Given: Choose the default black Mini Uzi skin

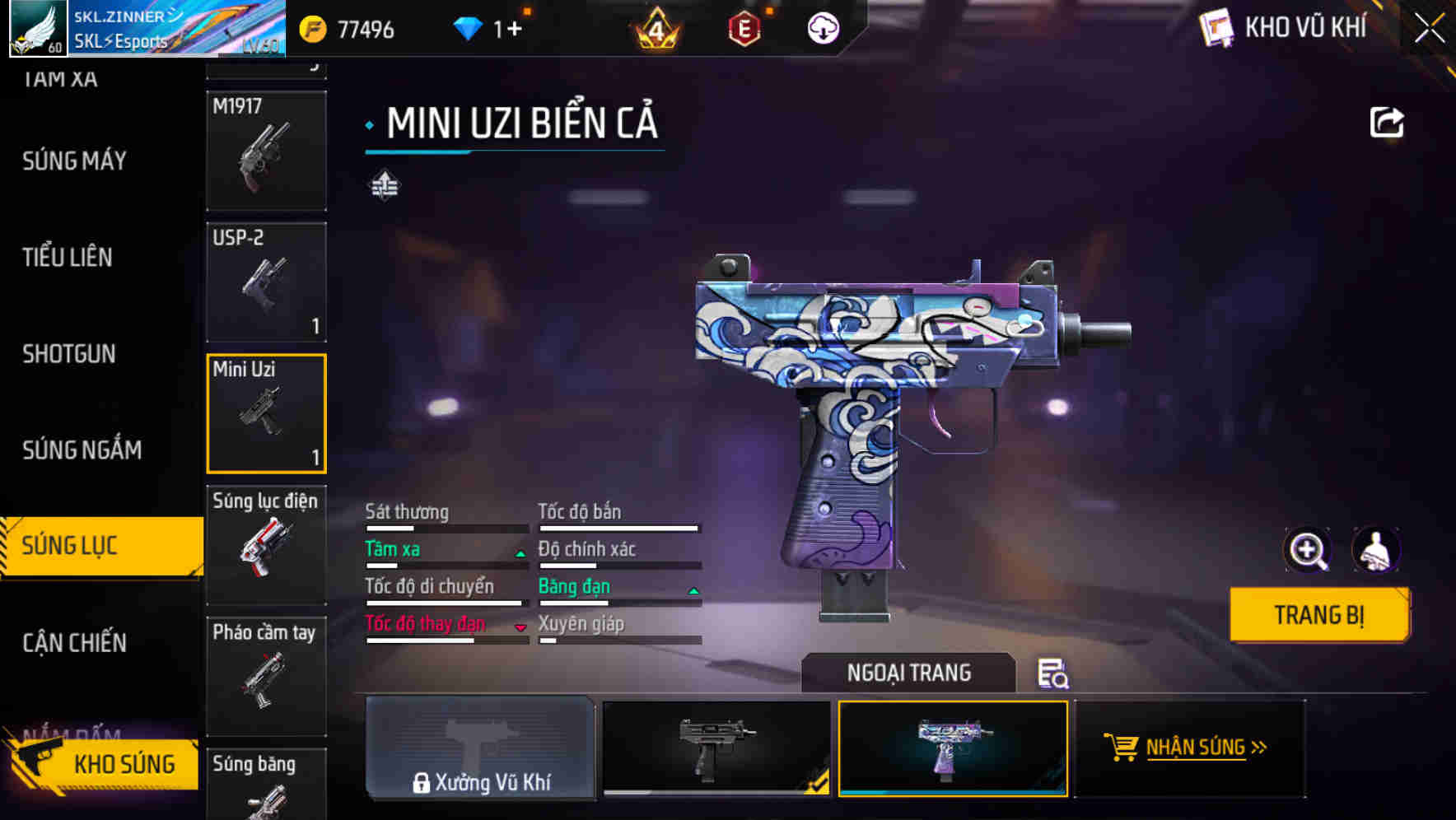Looking at the screenshot, I should (716, 748).
